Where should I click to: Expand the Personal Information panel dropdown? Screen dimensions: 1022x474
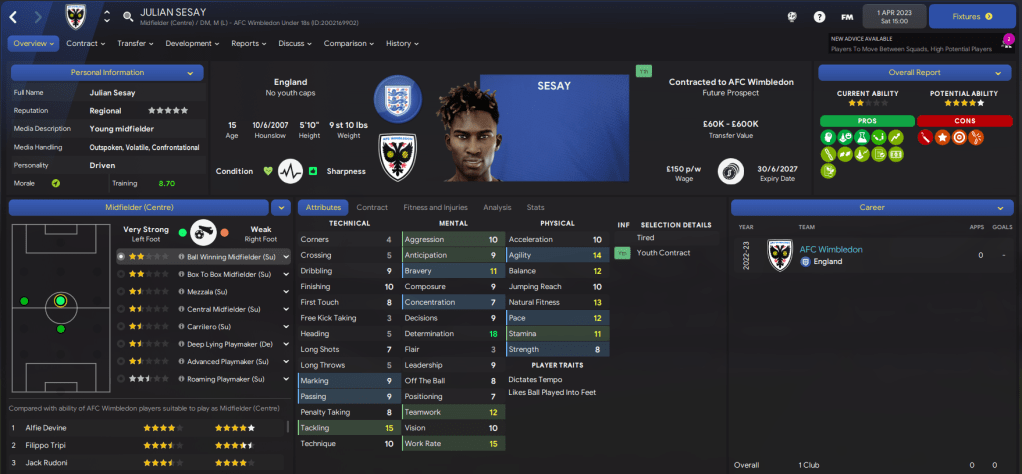point(190,73)
